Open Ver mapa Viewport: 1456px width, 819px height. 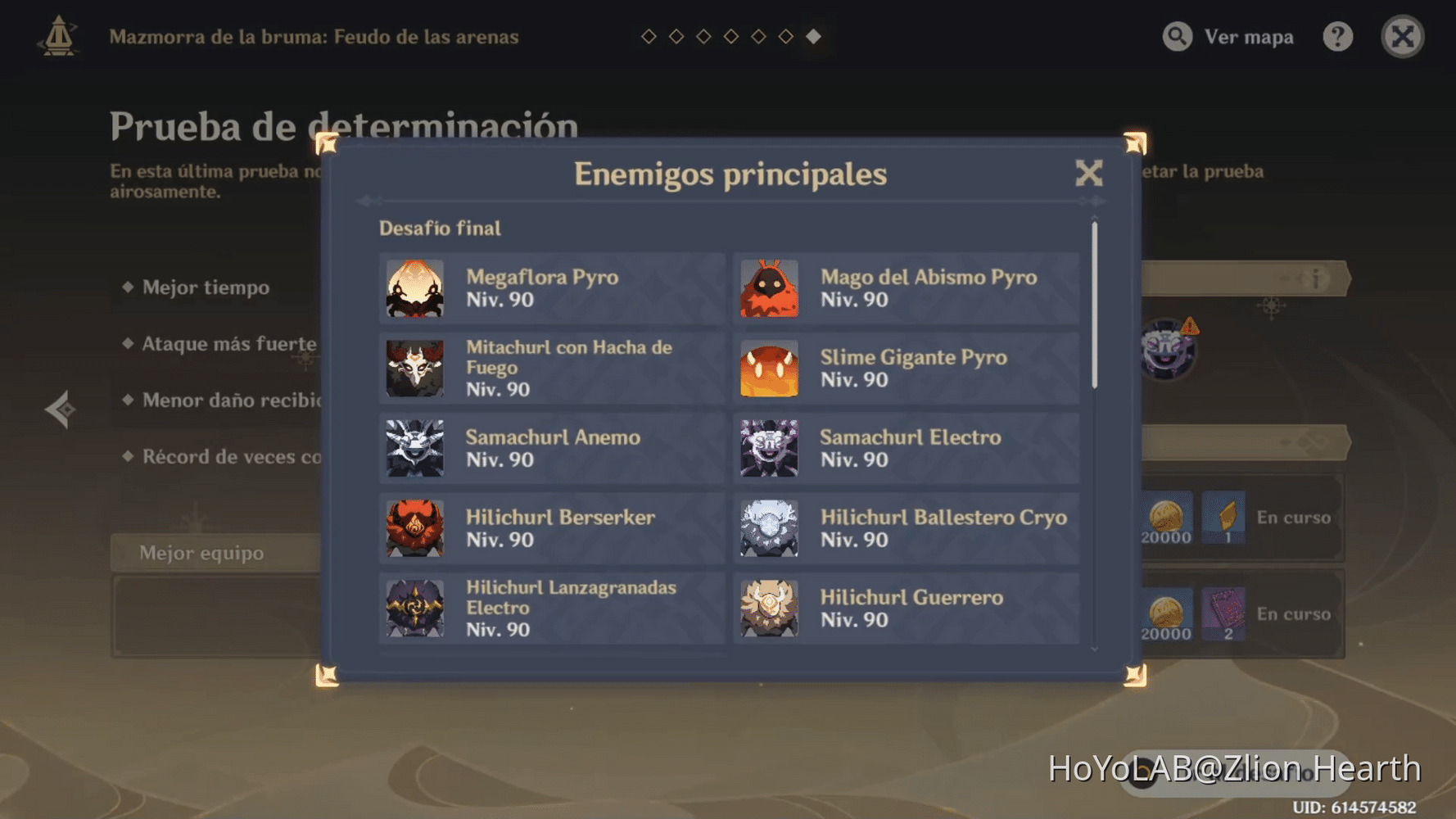tap(1228, 37)
